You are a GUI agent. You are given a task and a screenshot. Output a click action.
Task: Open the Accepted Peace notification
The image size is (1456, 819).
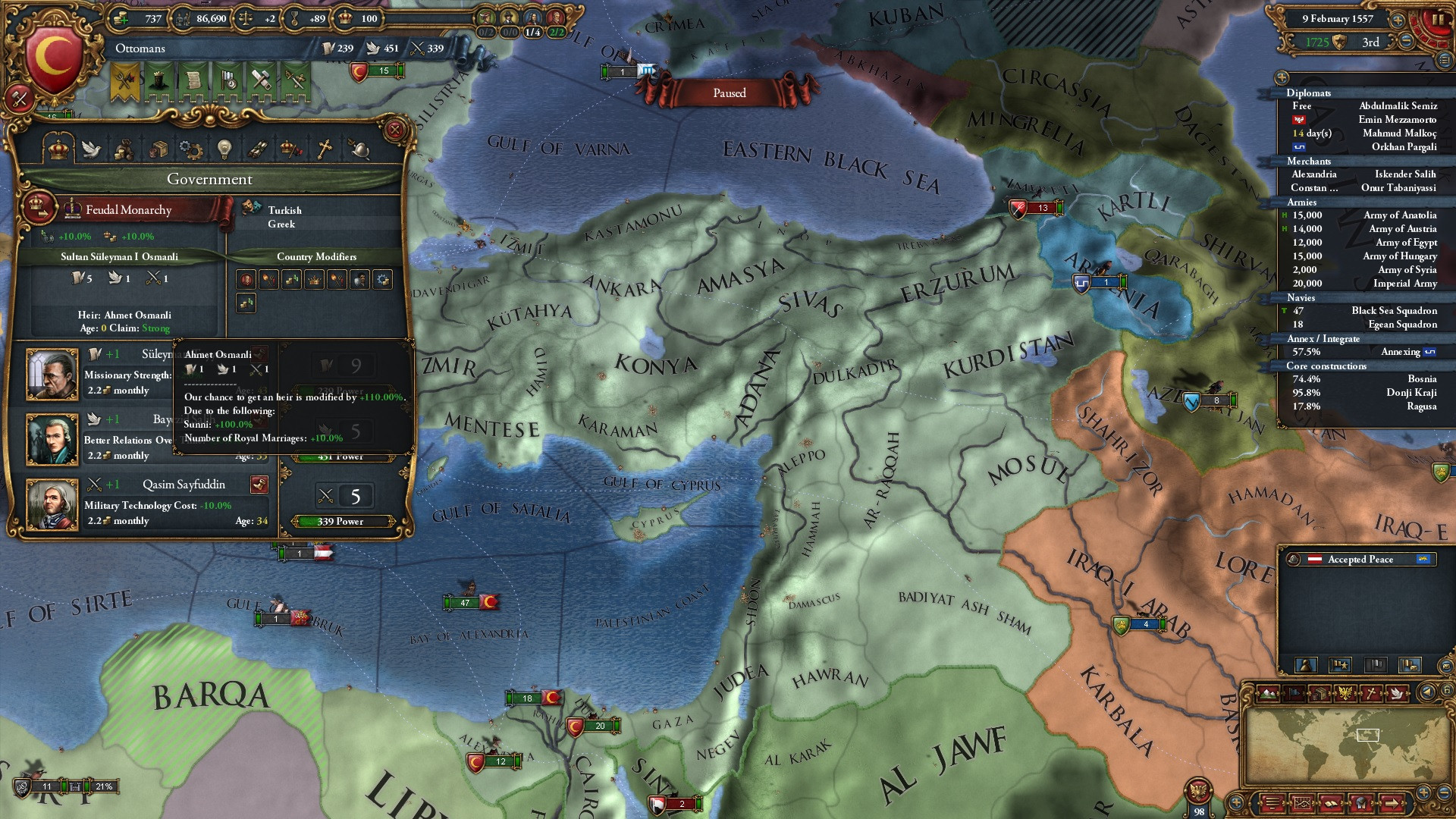(1360, 559)
